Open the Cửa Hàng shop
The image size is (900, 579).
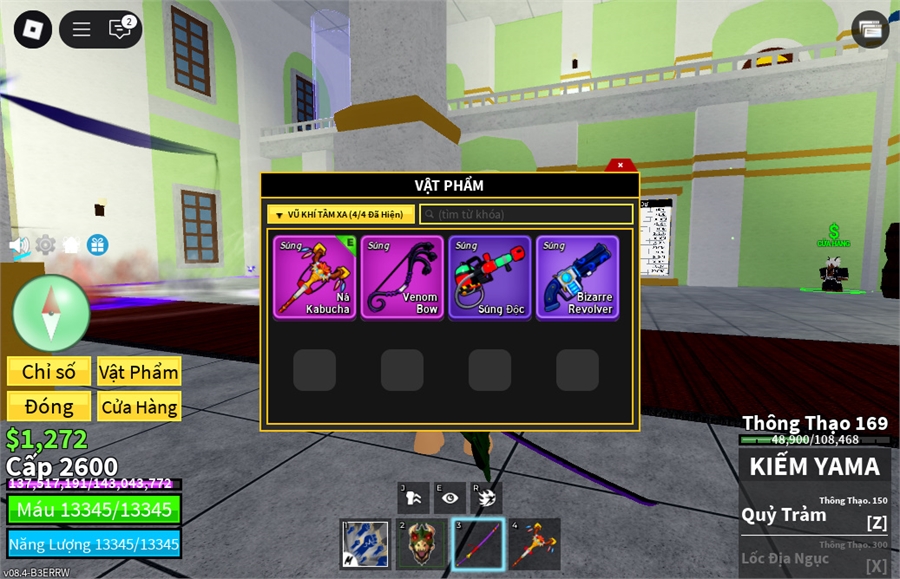[x=139, y=406]
